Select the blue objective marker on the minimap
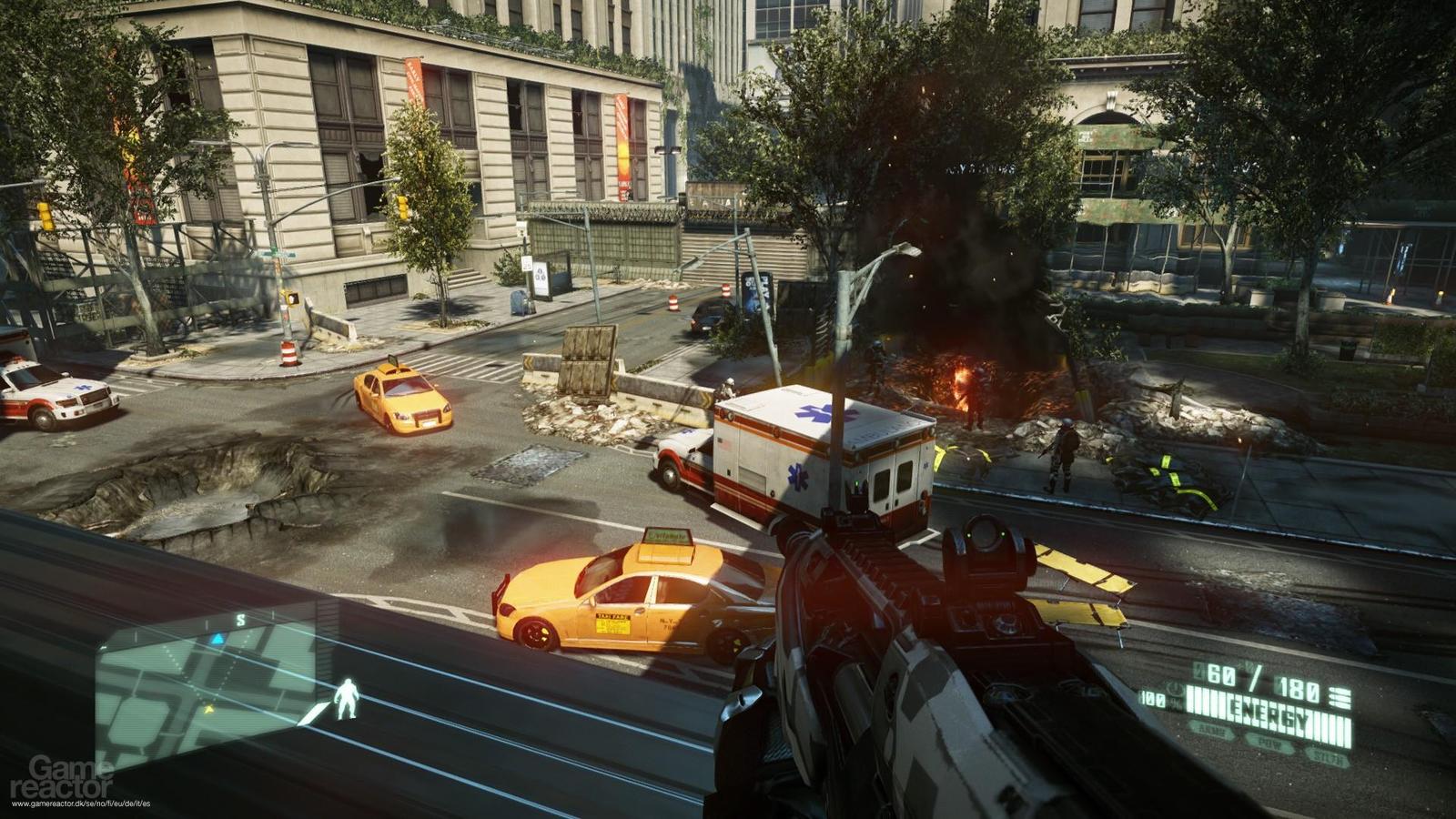Screen dimensions: 1456x819 point(217,639)
